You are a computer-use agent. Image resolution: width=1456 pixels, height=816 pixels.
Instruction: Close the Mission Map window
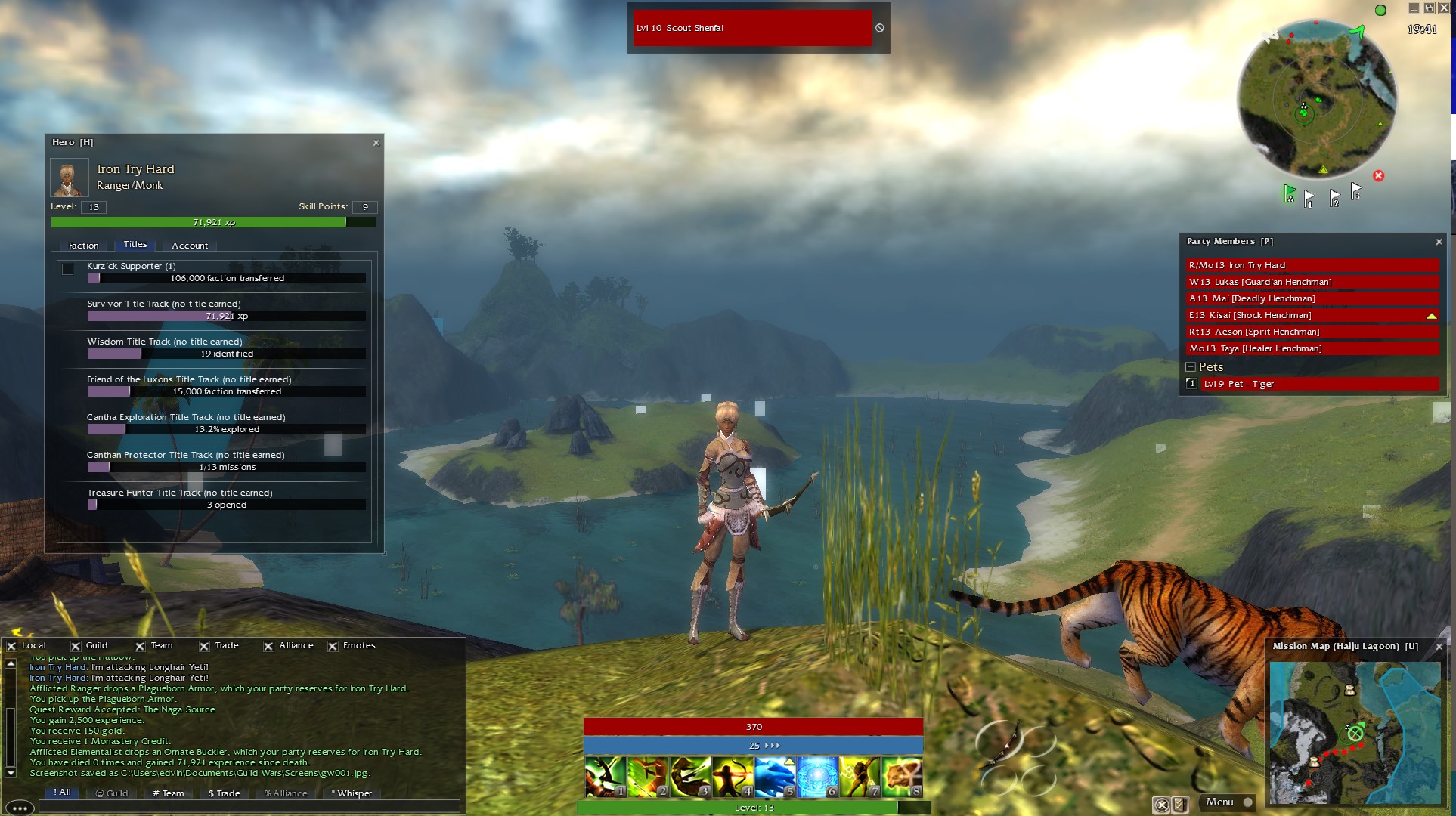(x=1439, y=647)
